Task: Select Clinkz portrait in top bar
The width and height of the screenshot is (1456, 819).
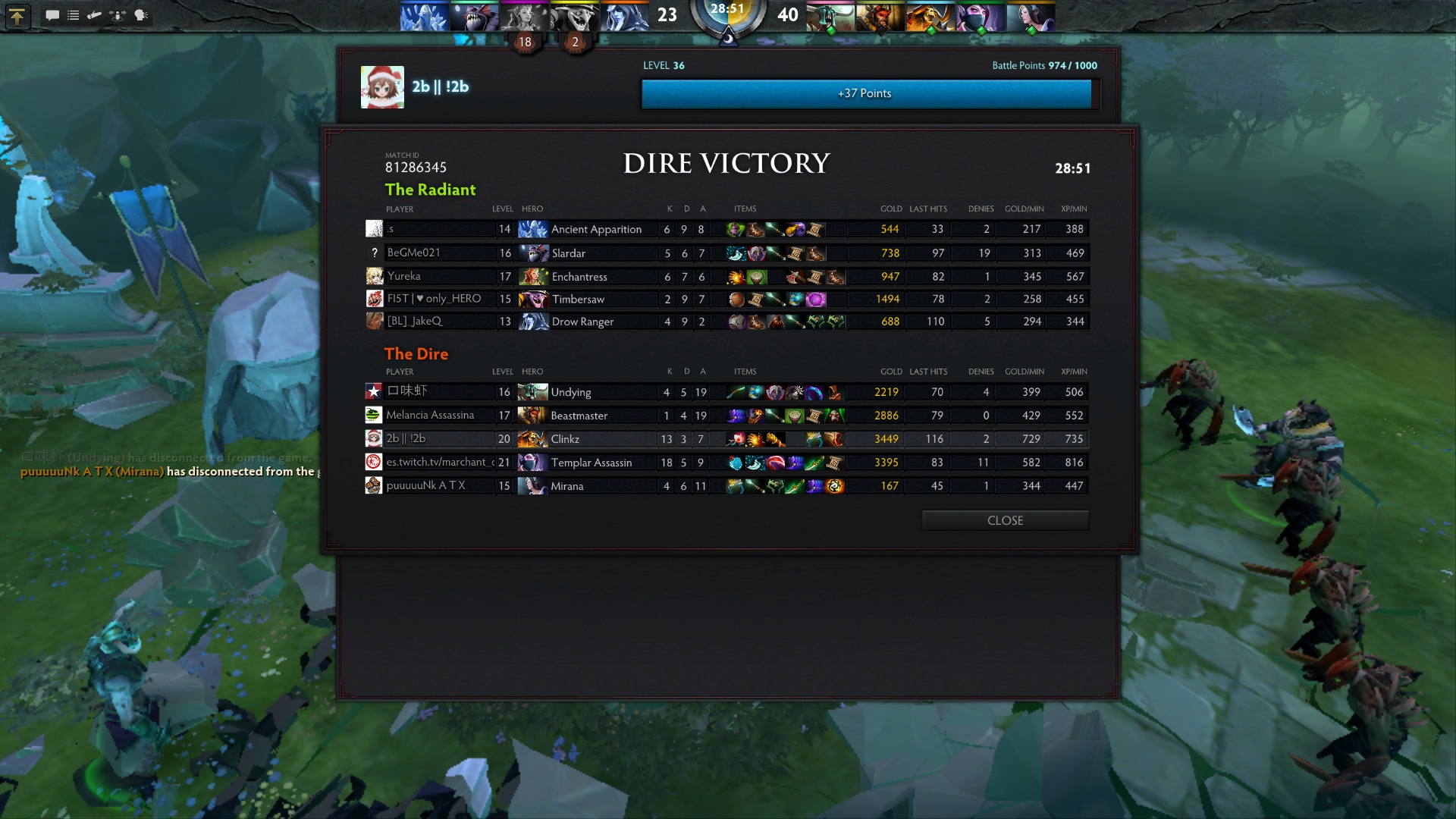Action: (930, 17)
